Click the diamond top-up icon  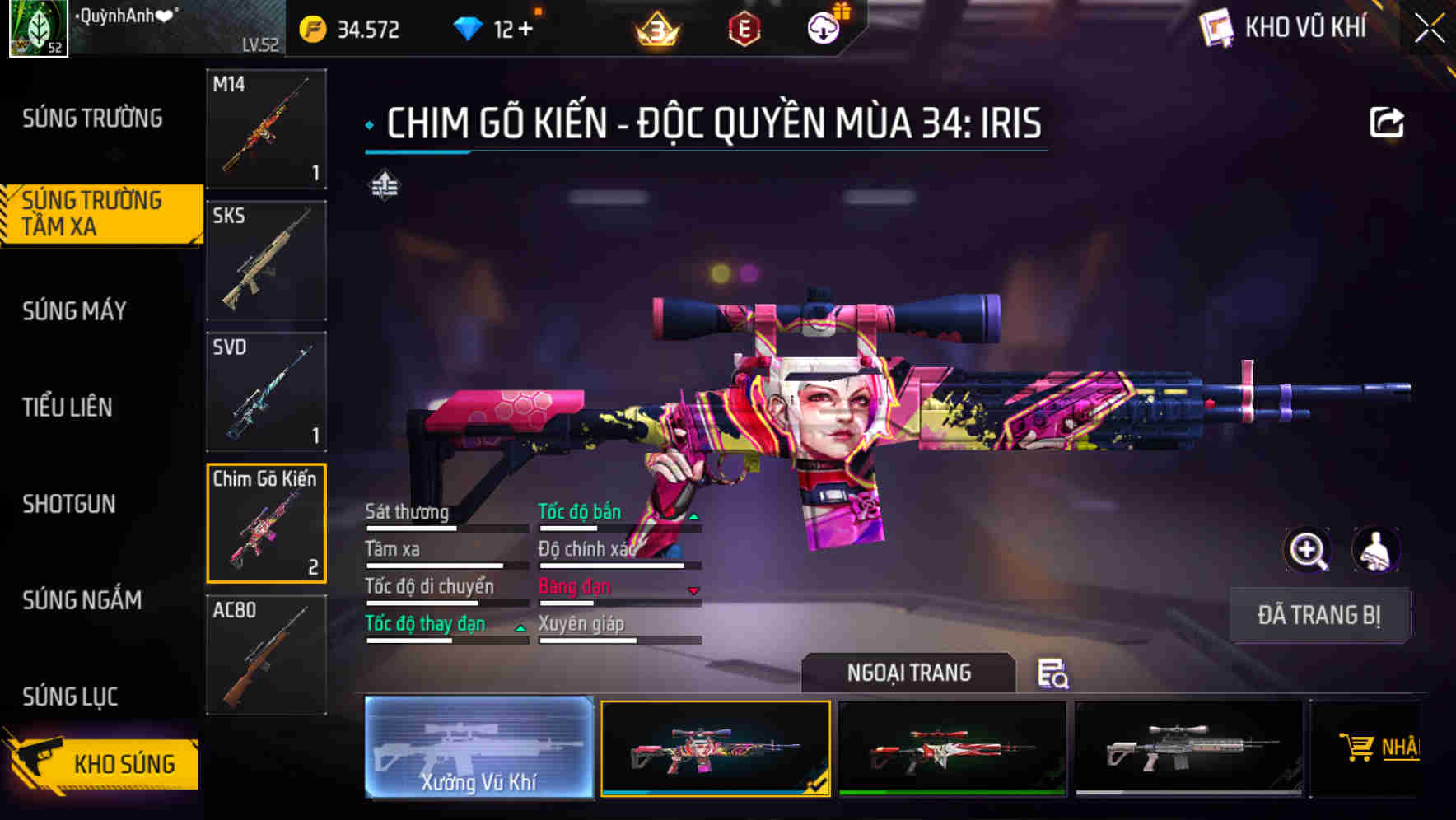click(468, 27)
